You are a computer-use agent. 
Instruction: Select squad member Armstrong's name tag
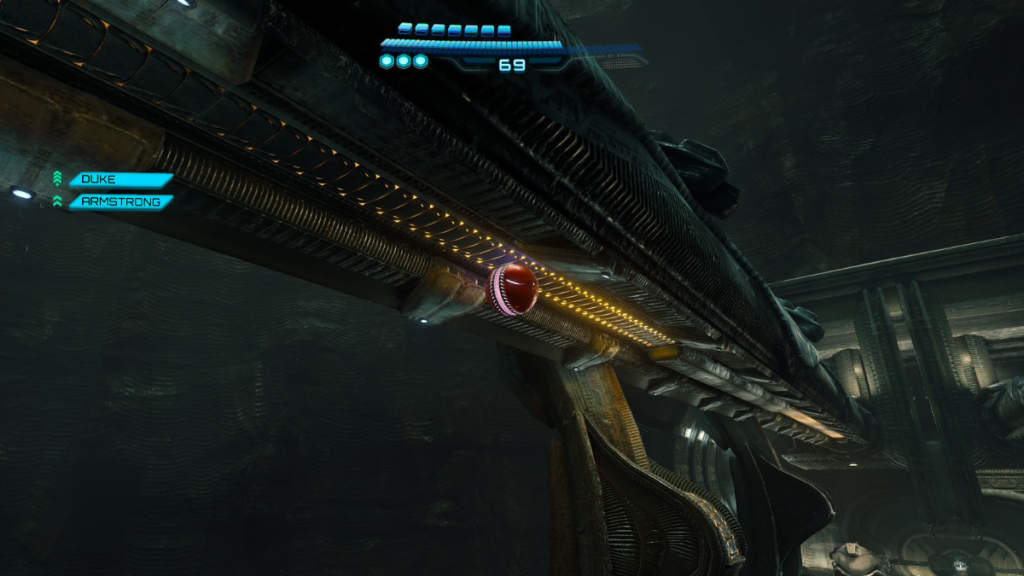(119, 201)
